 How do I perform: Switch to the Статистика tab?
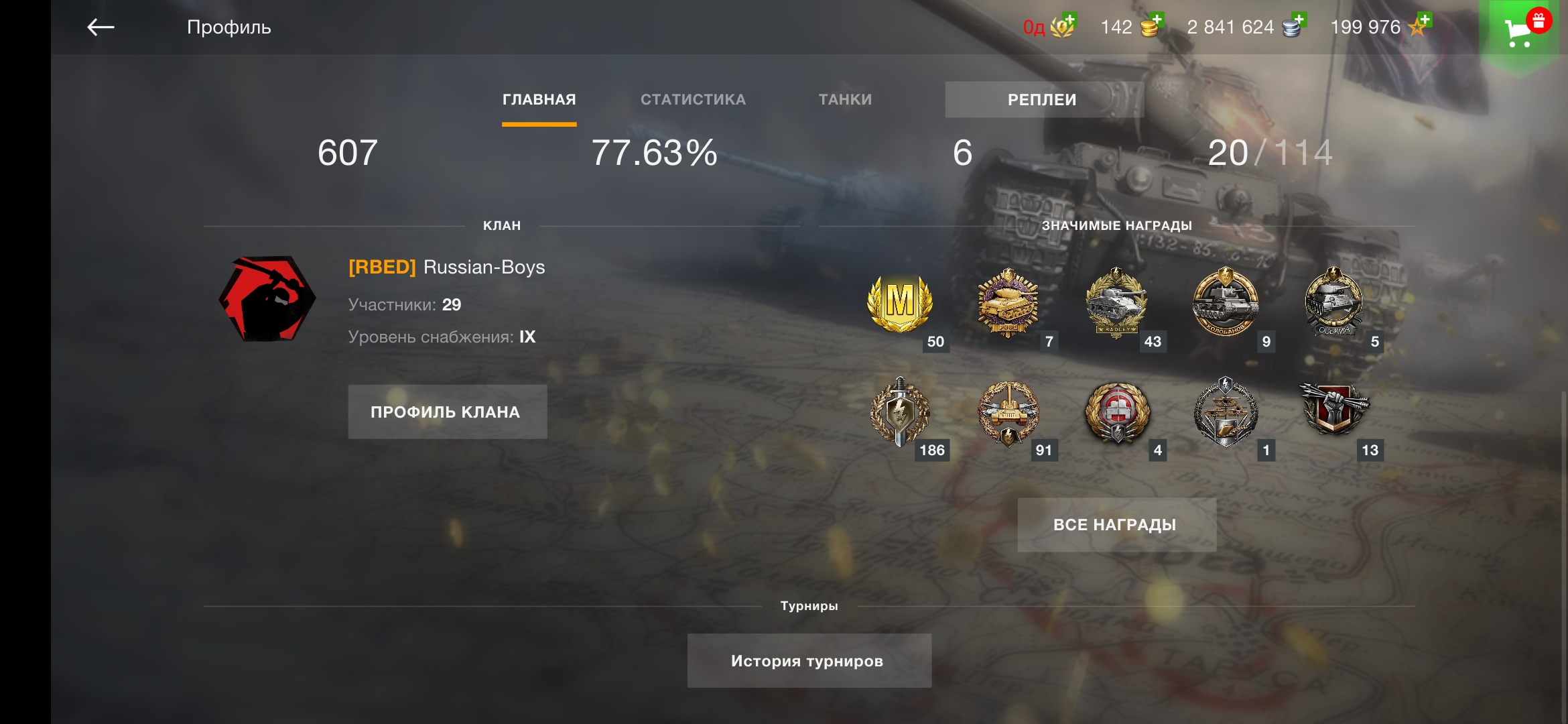point(693,99)
